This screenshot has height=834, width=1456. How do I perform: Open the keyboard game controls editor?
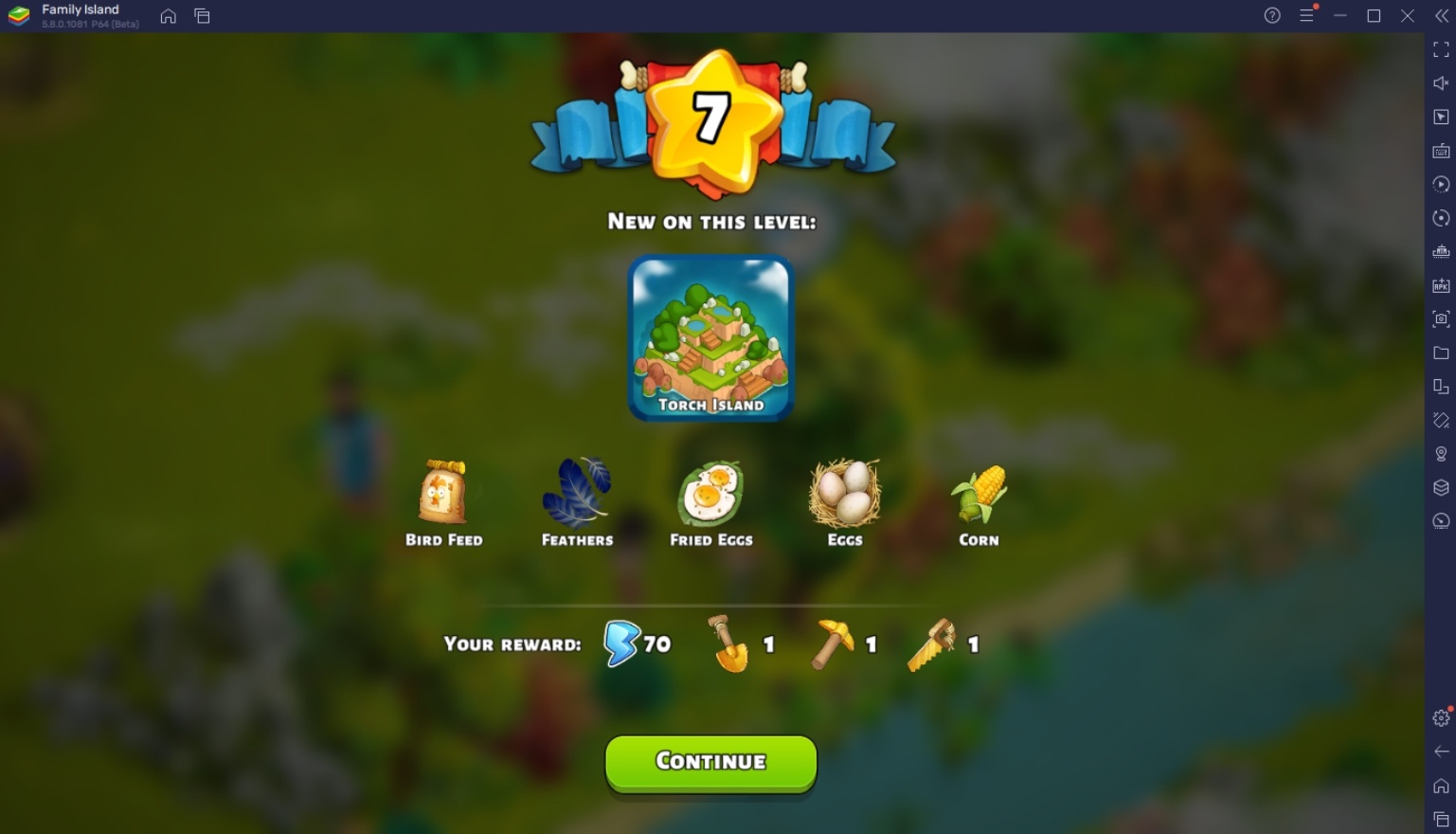pyautogui.click(x=1441, y=150)
